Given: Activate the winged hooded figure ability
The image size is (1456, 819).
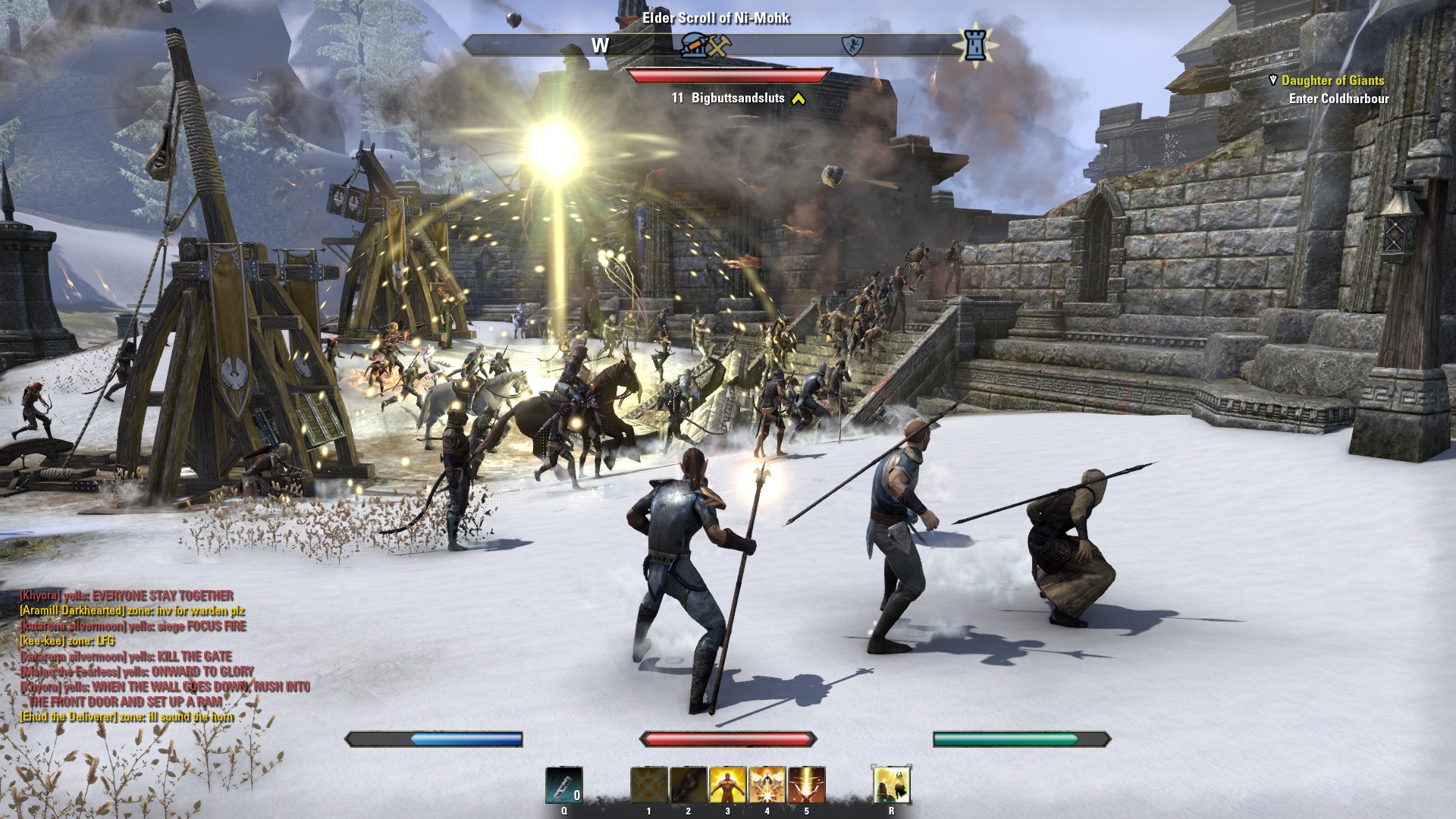Looking at the screenshot, I should click(767, 785).
